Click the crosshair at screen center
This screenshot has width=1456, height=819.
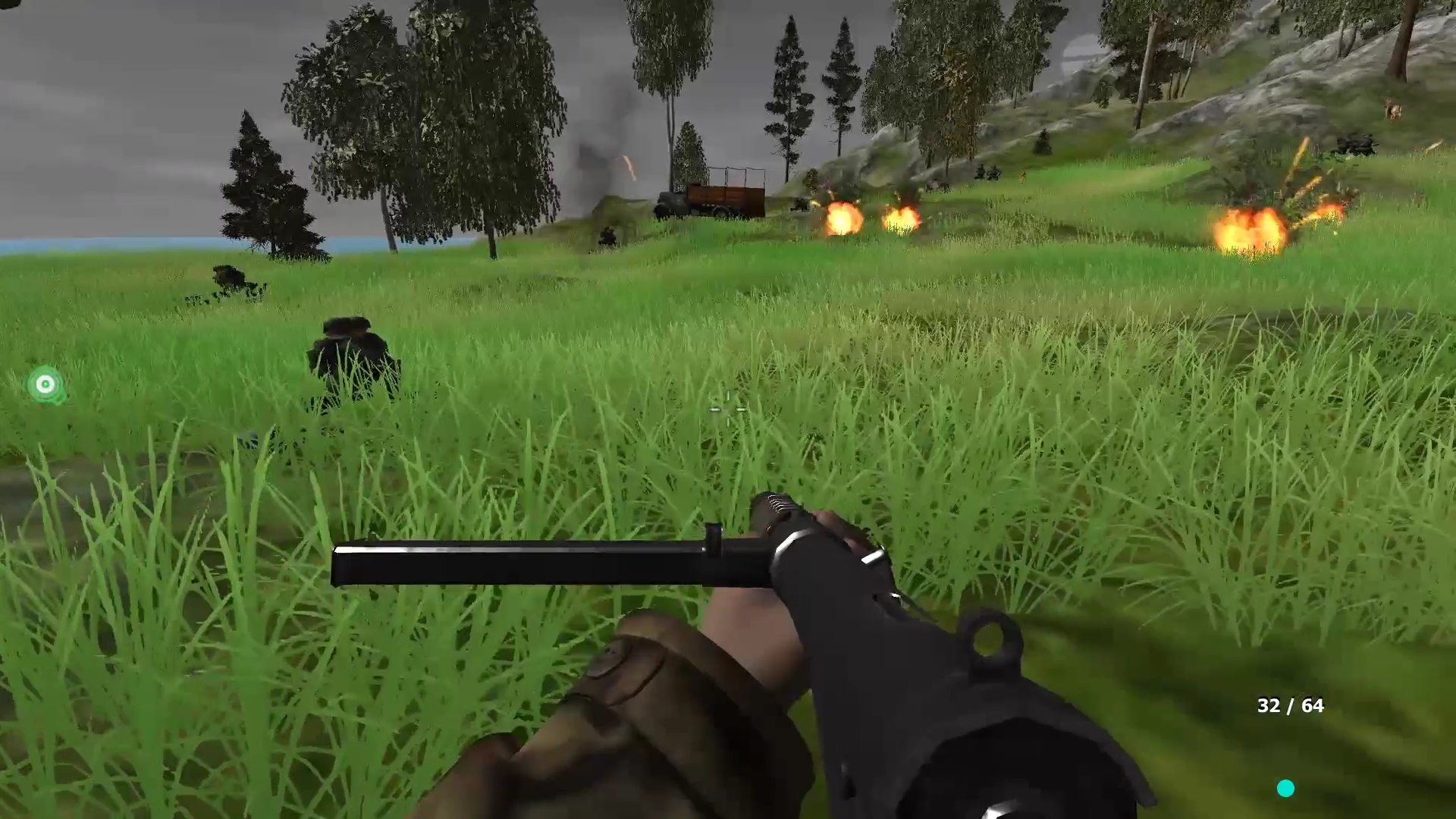726,409
